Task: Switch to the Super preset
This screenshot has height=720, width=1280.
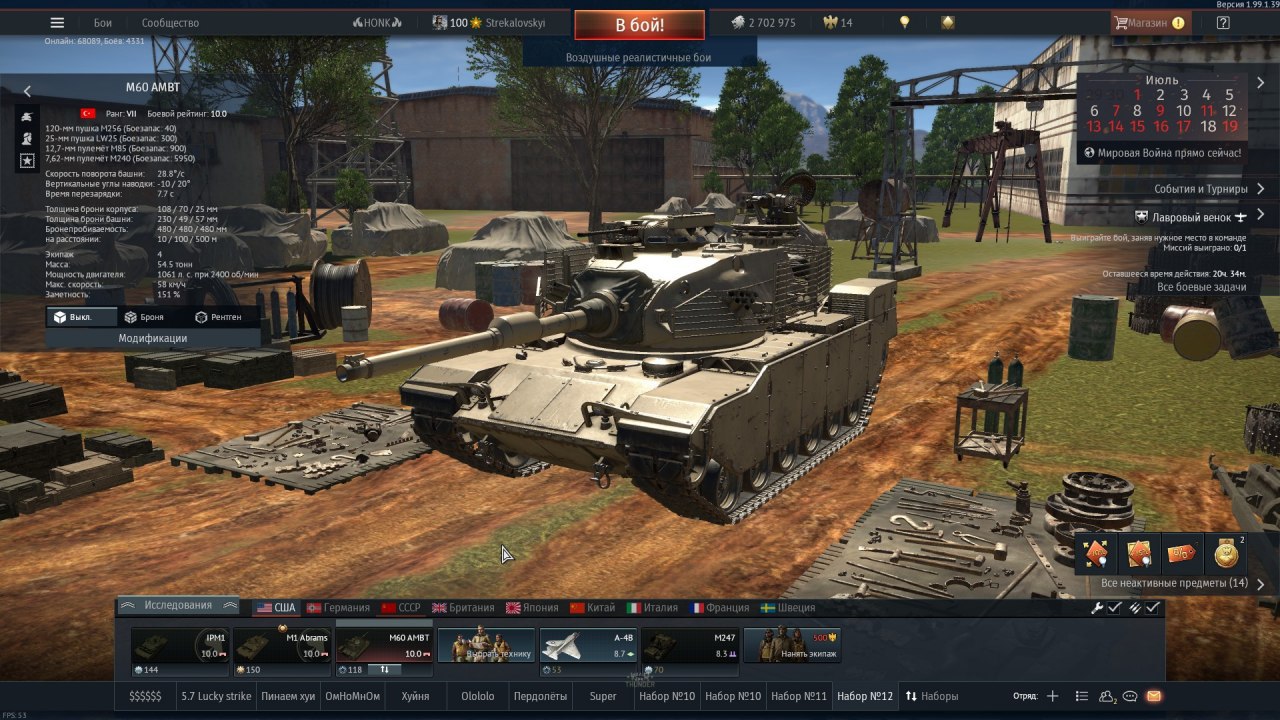Action: 603,696
